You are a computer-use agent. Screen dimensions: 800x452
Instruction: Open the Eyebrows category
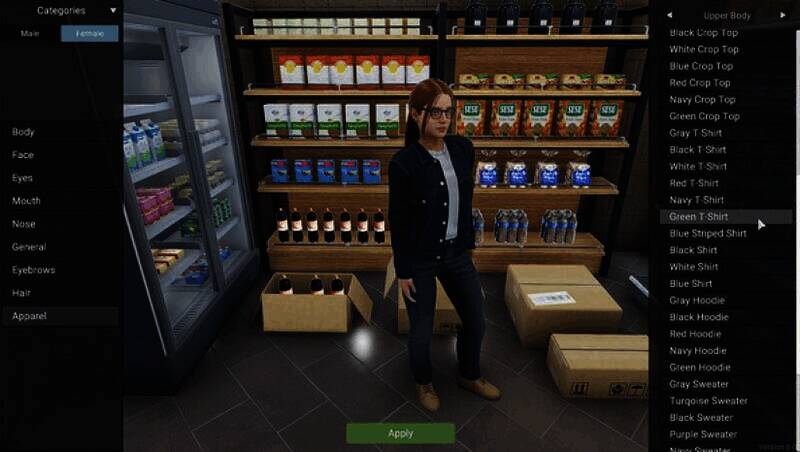tap(34, 270)
